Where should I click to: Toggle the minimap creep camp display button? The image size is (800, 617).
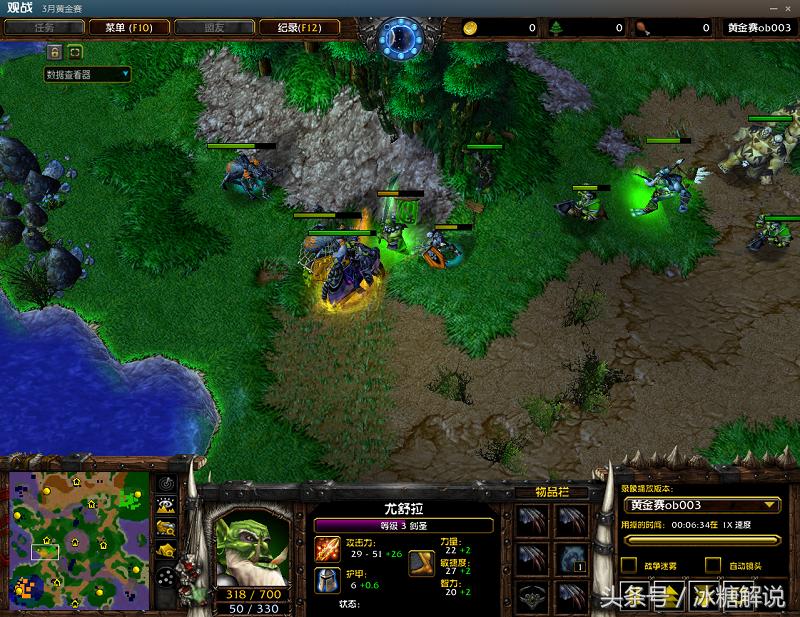(166, 550)
